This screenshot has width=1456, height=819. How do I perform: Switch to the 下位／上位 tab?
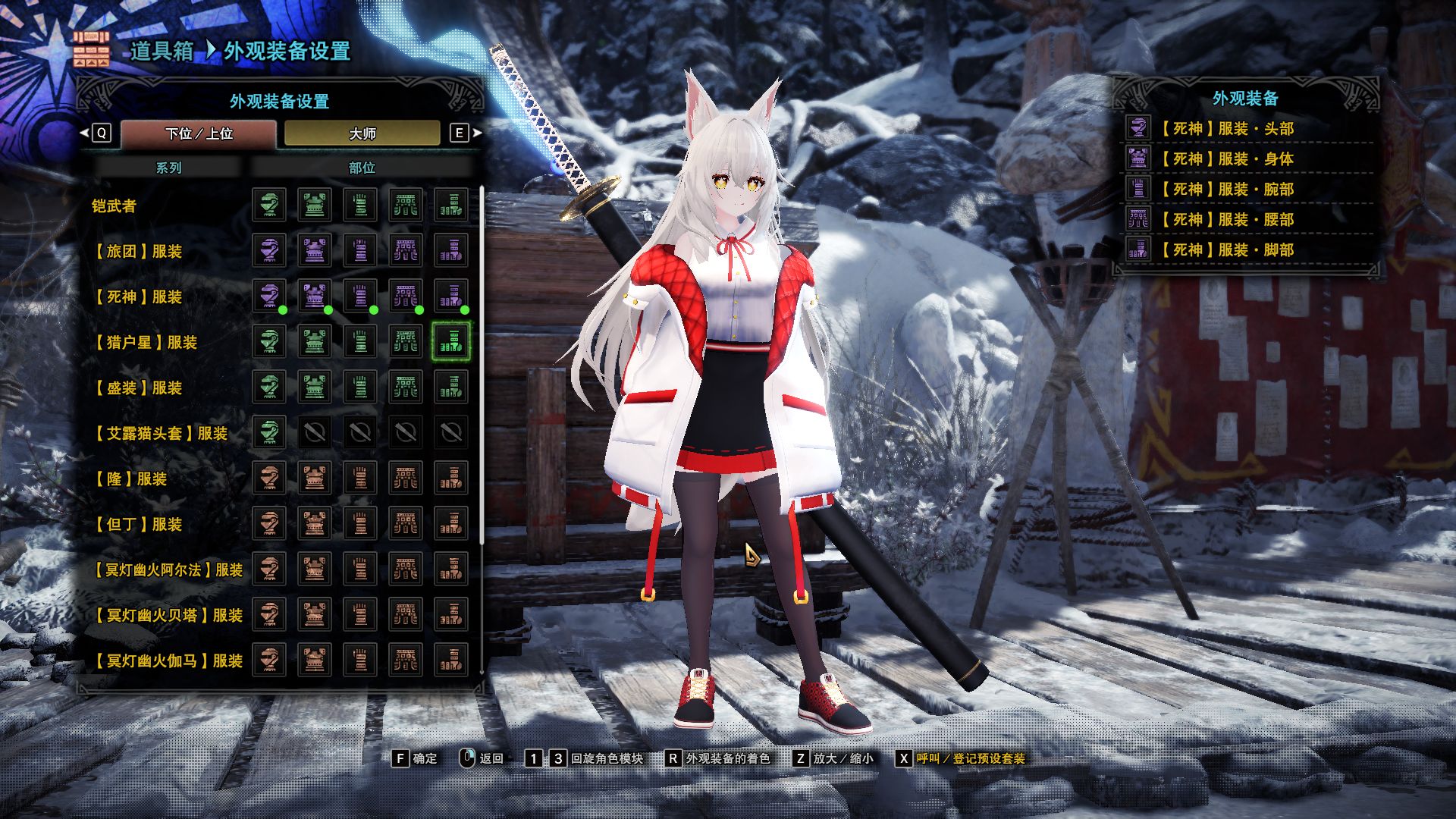point(199,133)
